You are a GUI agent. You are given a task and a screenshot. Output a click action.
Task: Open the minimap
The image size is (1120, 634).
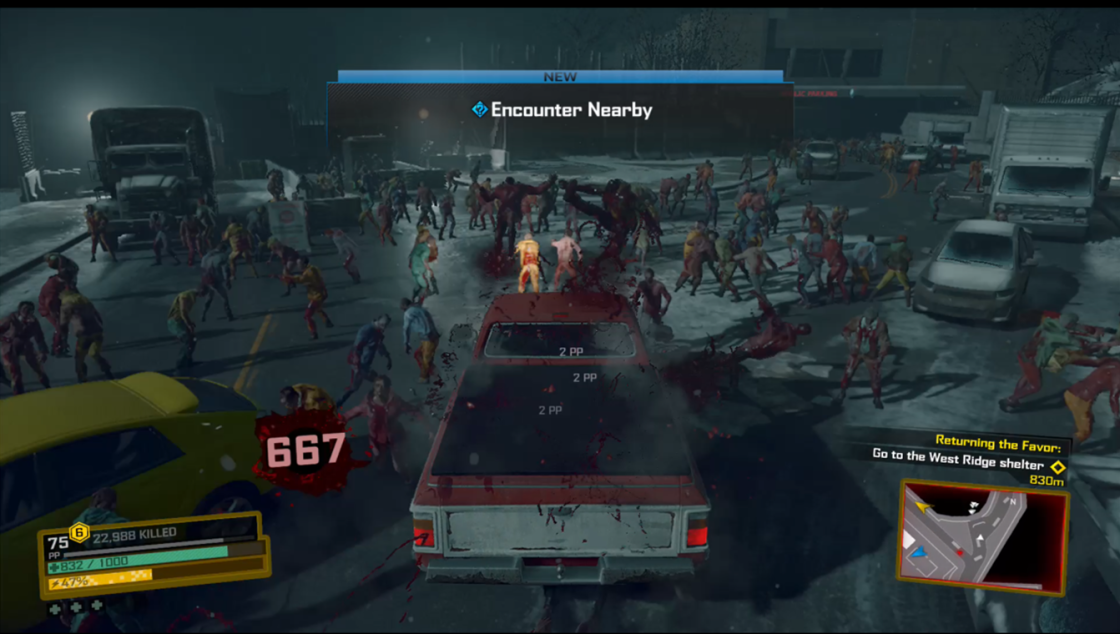982,537
